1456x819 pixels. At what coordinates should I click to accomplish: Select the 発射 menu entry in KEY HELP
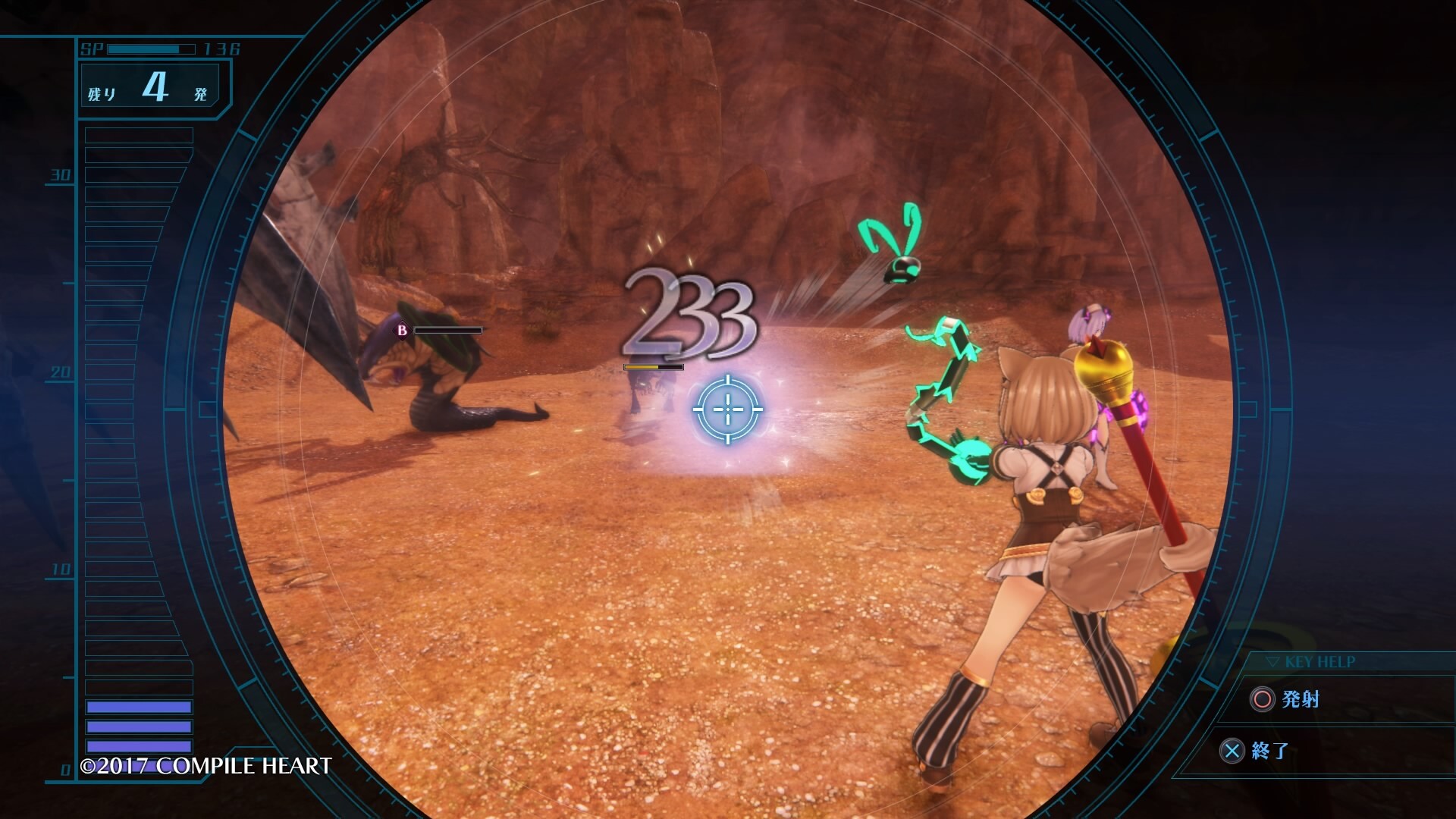coord(1301,698)
